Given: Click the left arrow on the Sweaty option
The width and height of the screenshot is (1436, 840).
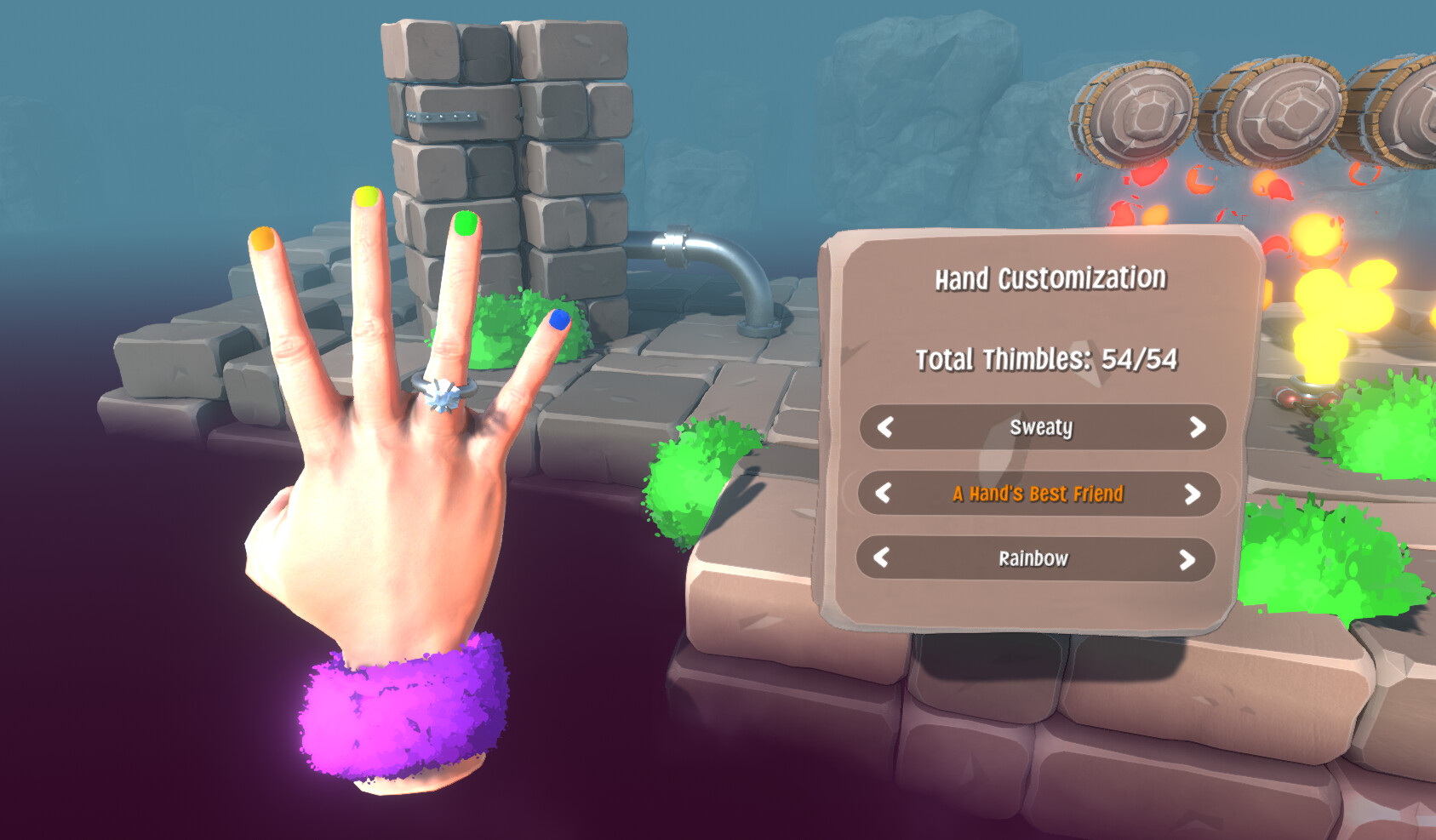Looking at the screenshot, I should pos(885,428).
